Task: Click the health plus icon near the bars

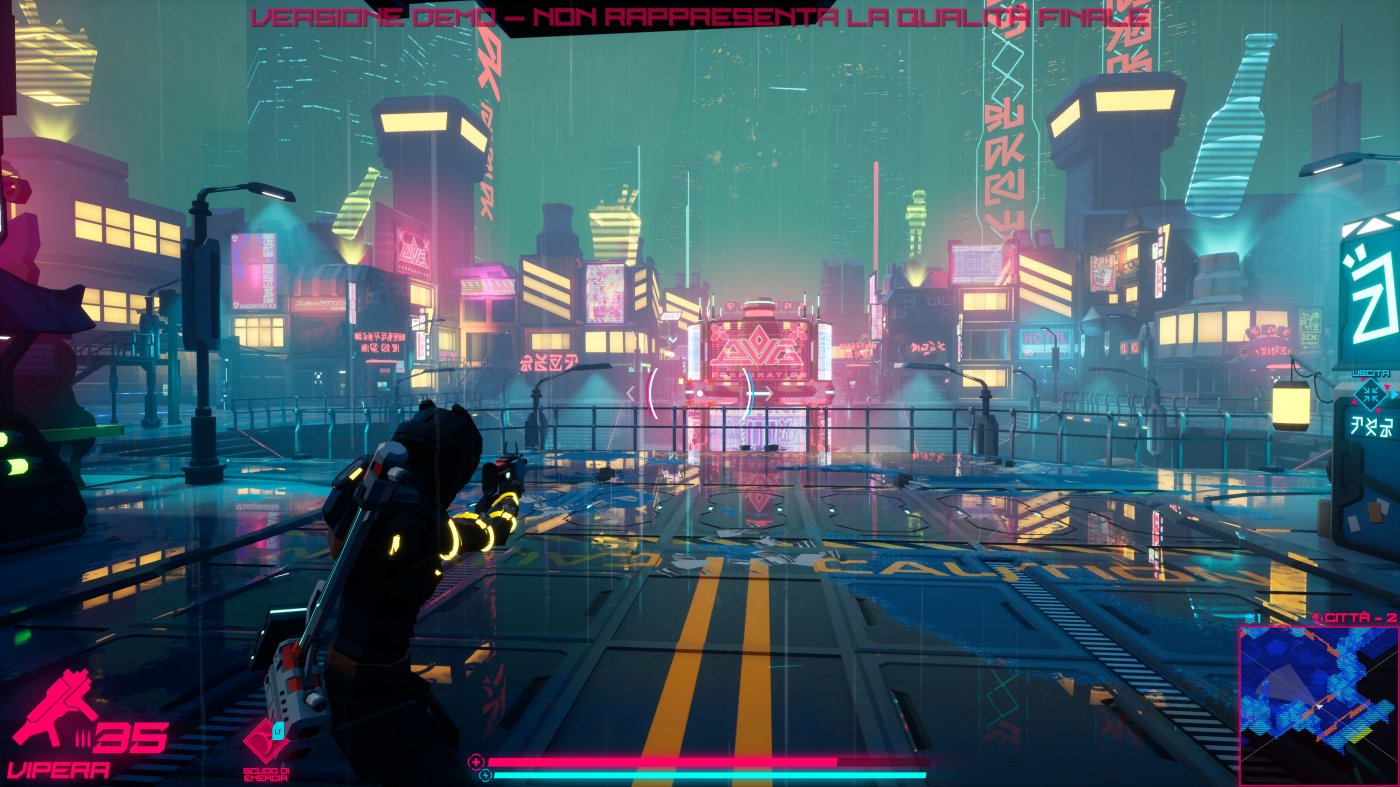Action: click(x=476, y=761)
